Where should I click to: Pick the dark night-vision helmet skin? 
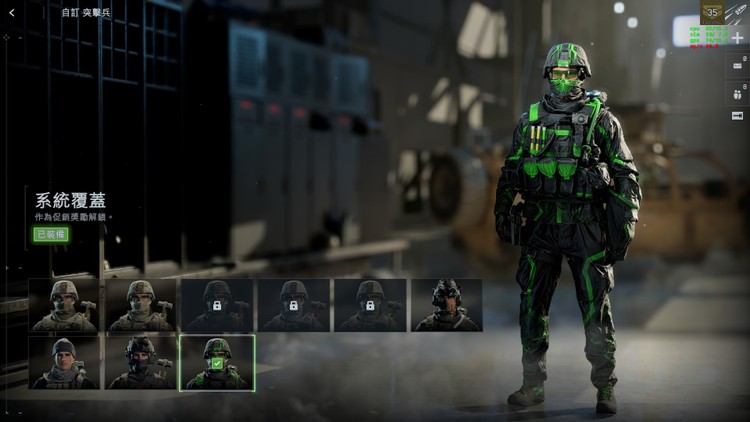[446, 305]
